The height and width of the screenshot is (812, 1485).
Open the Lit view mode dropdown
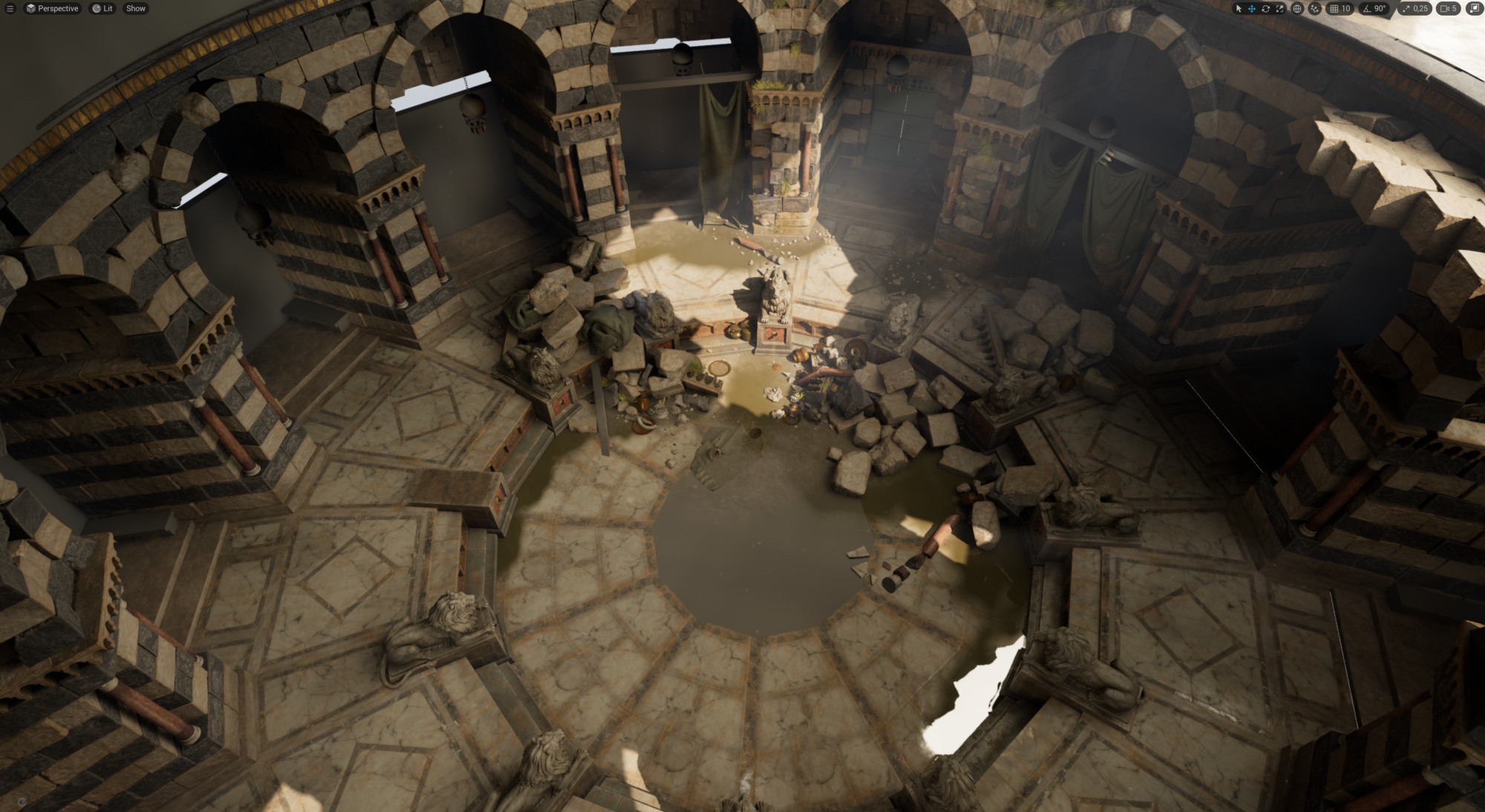click(x=102, y=8)
